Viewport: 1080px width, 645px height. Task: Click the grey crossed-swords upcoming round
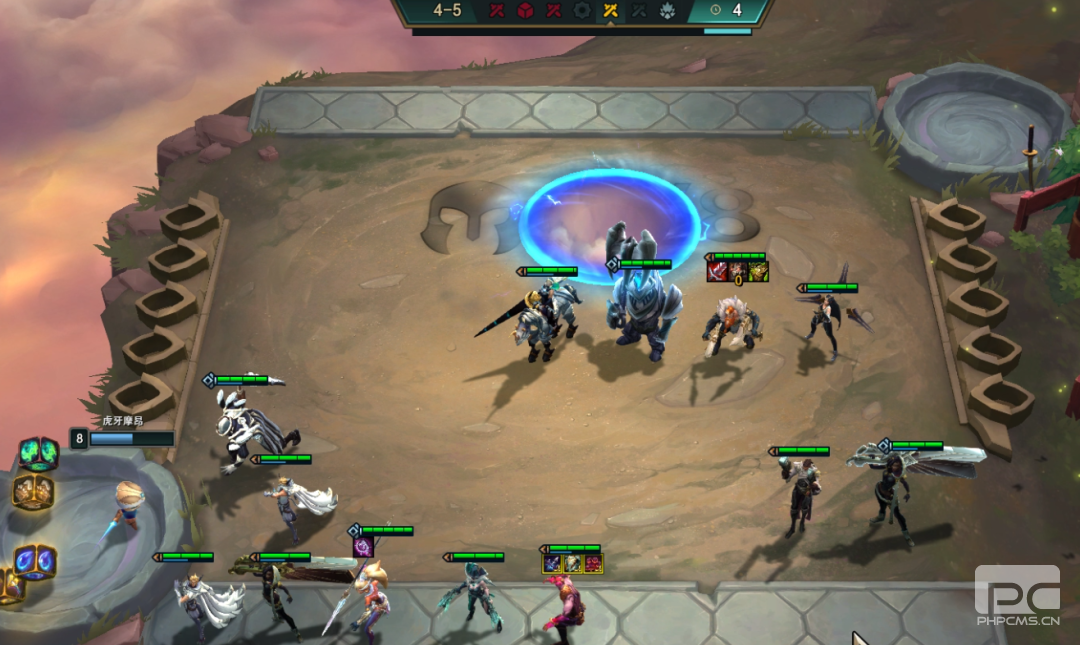[639, 11]
